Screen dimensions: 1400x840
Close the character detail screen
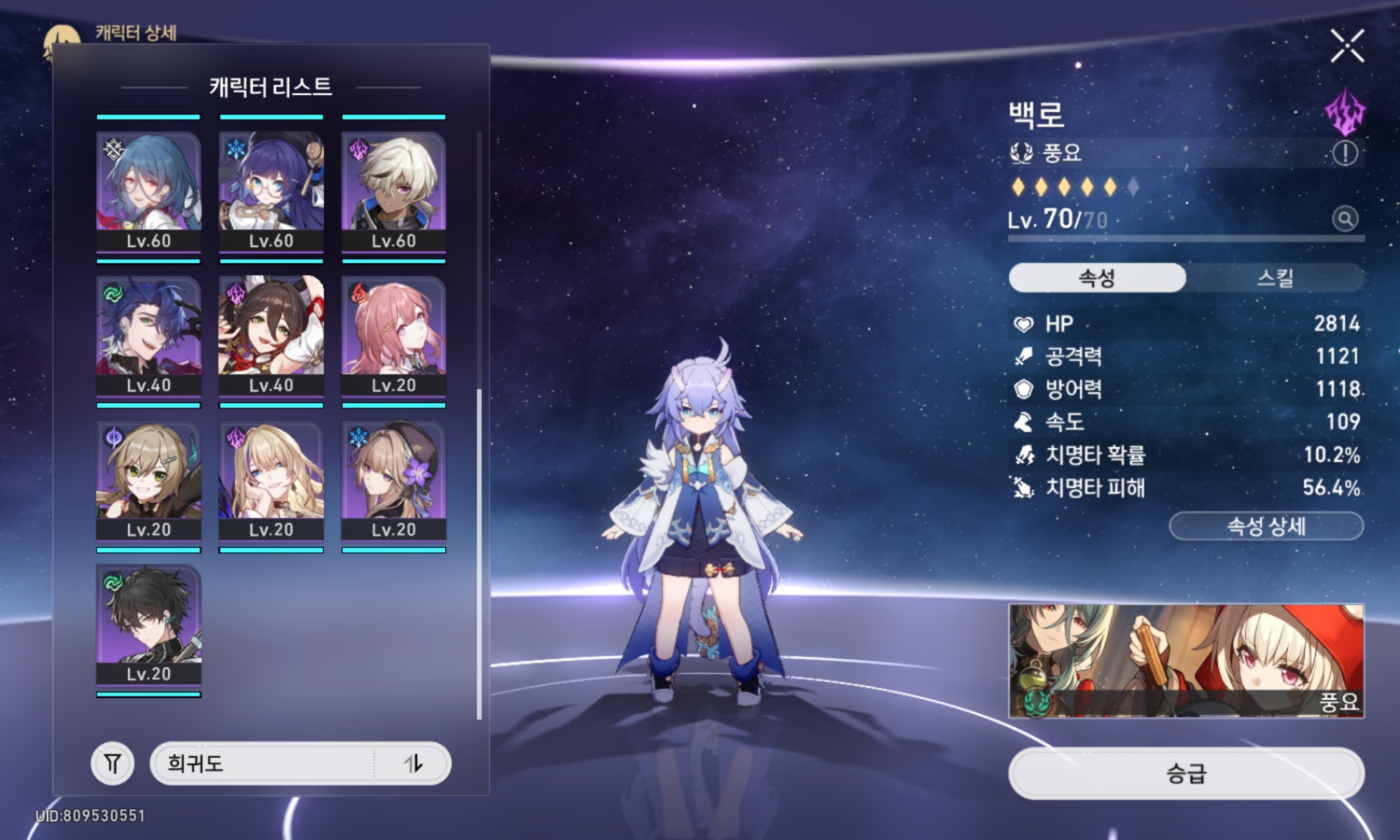click(1347, 46)
